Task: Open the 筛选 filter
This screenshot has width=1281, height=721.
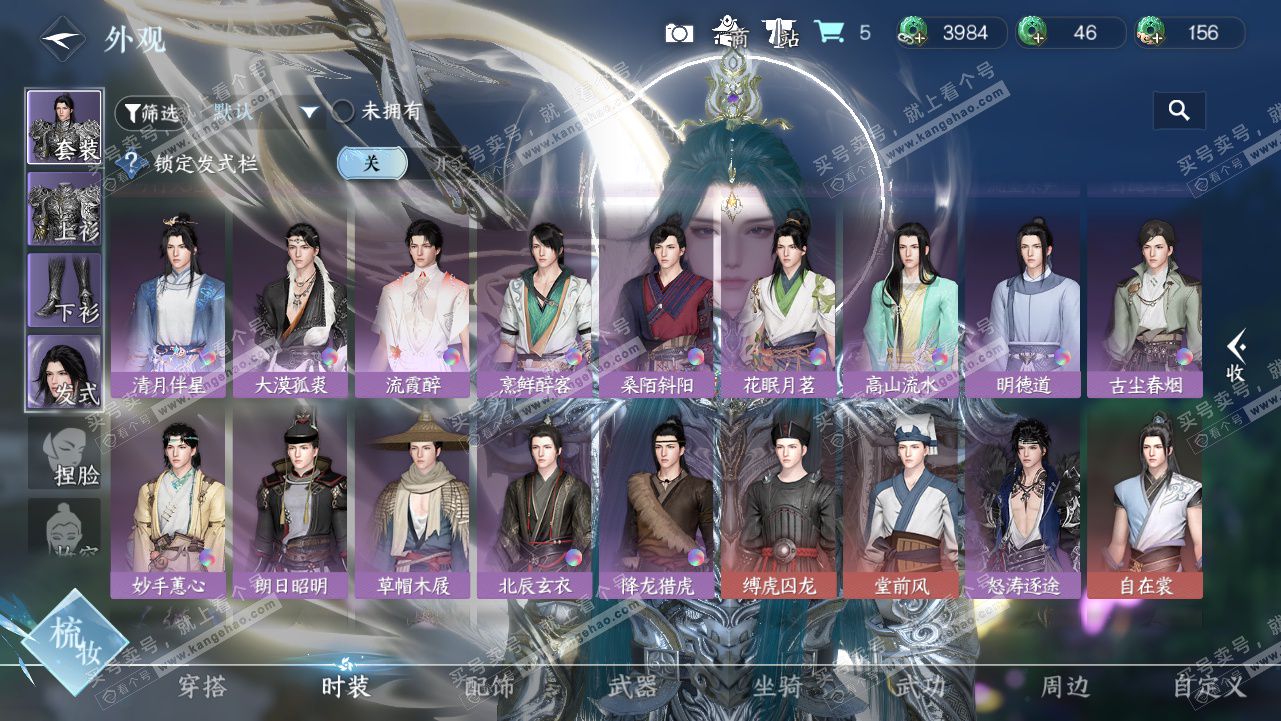Action: (x=151, y=113)
